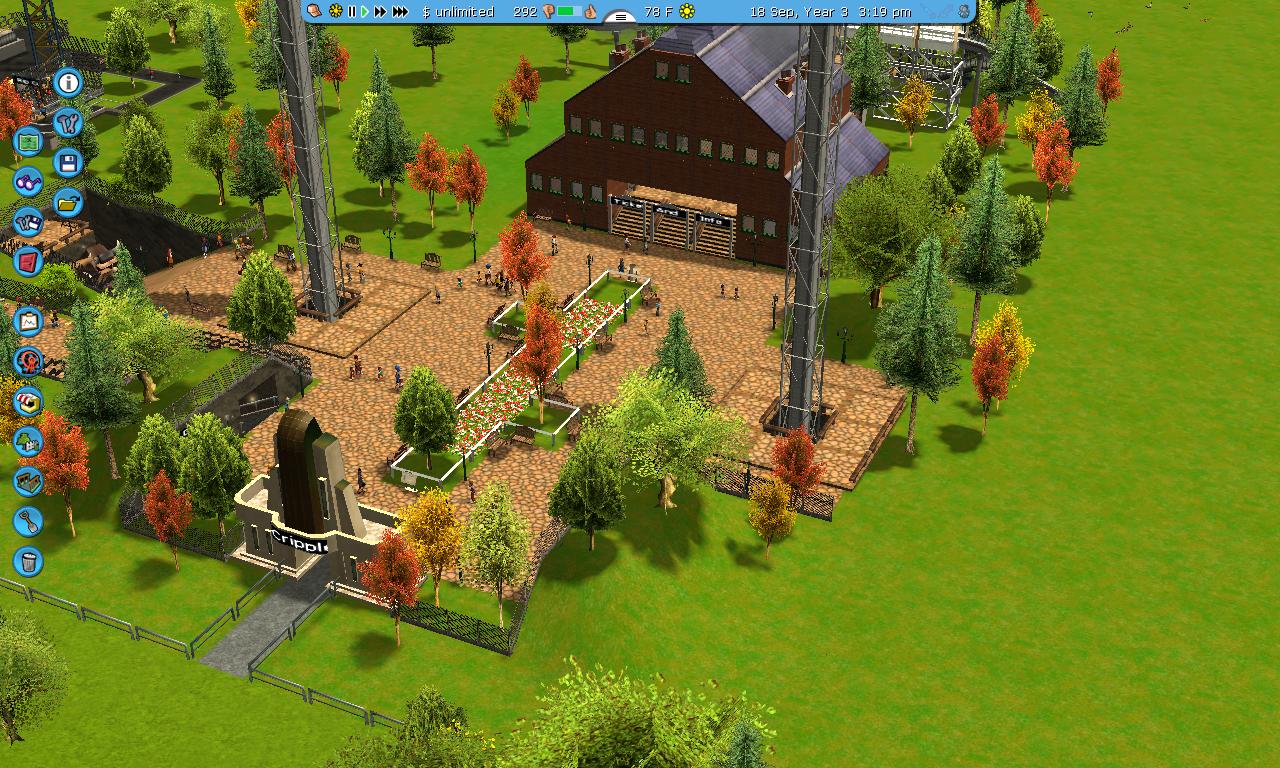Screen dimensions: 1280x768
Task: Set game speed to triple fast-forward
Action: point(400,11)
